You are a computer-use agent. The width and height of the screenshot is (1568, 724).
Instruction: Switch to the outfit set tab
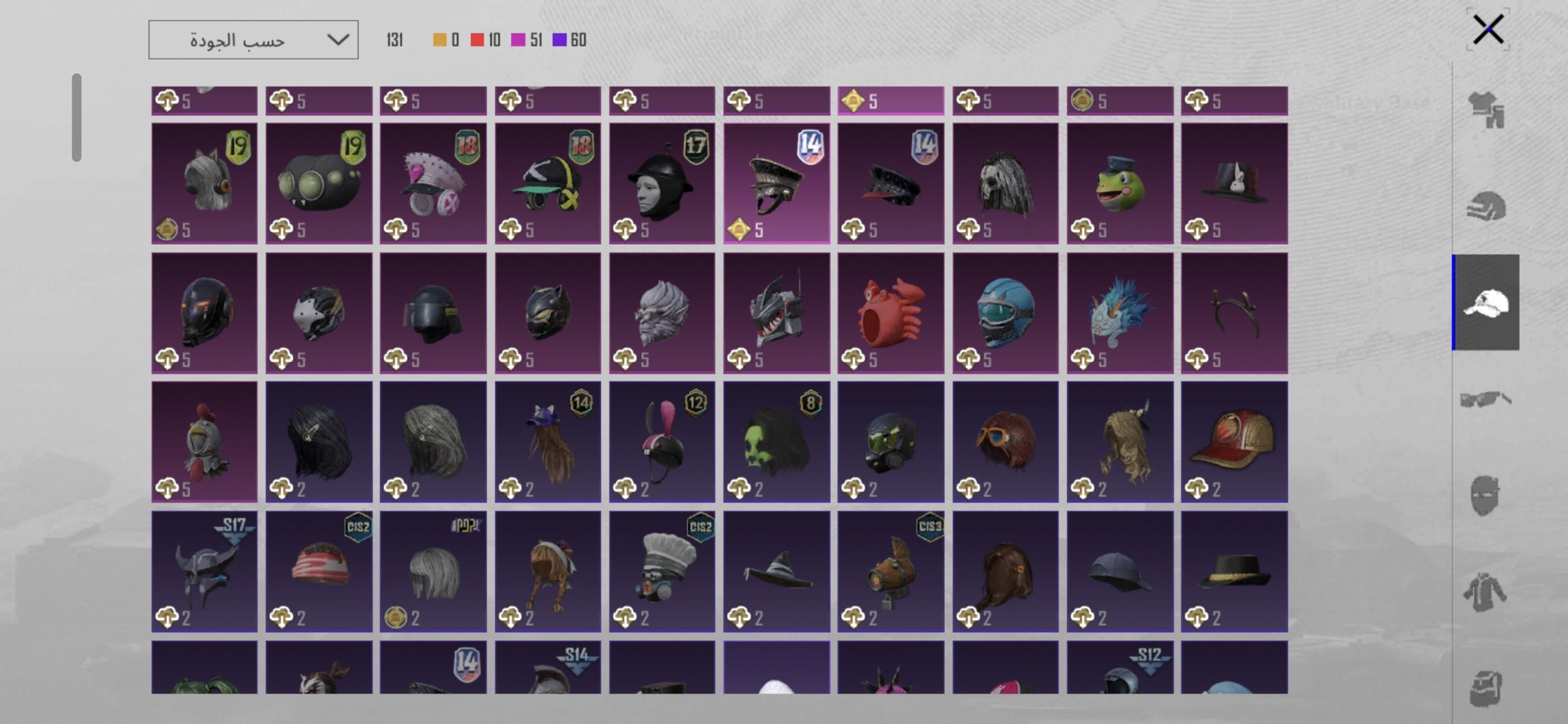point(1486,110)
